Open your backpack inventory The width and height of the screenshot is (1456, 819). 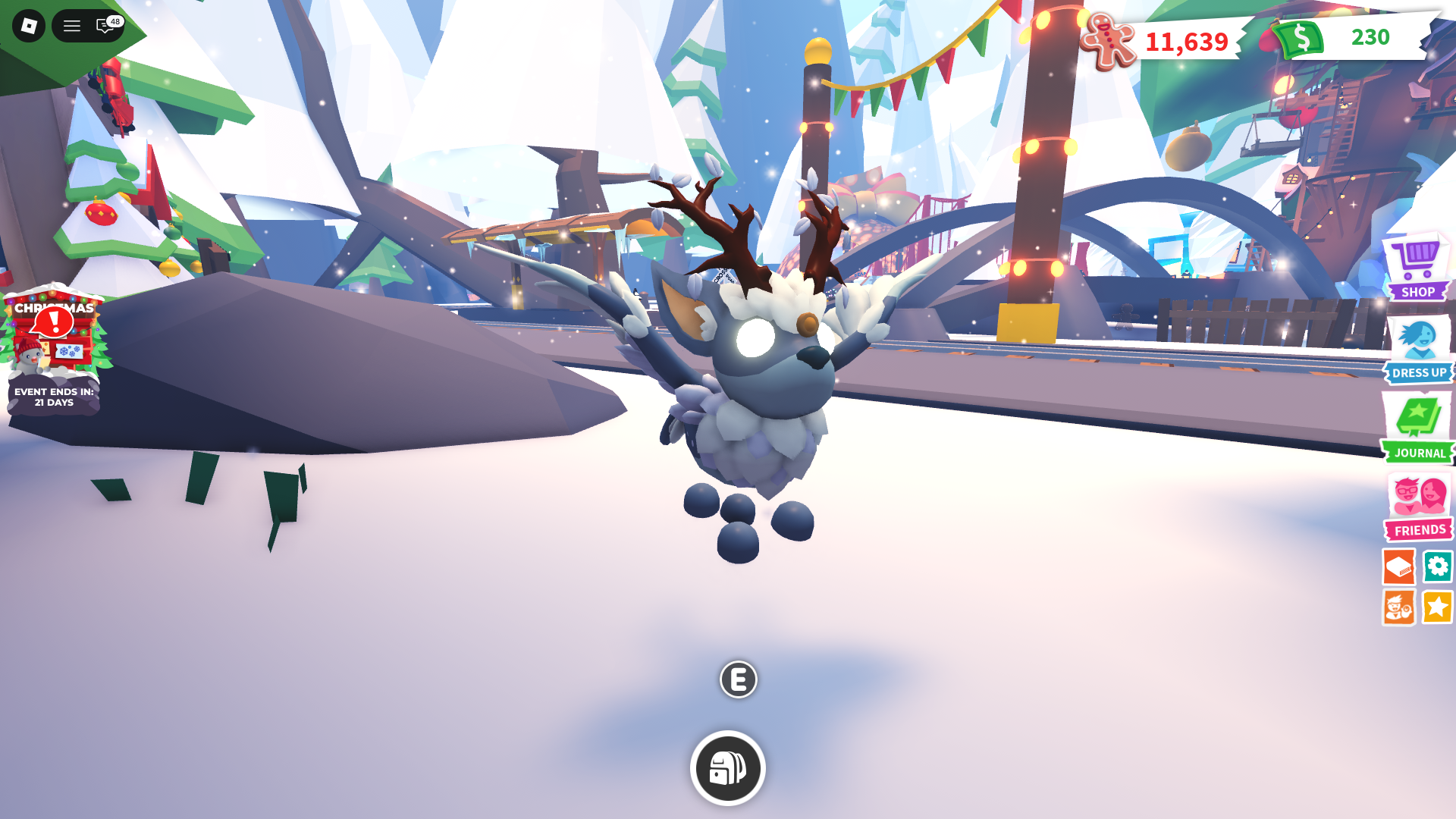coord(727,767)
